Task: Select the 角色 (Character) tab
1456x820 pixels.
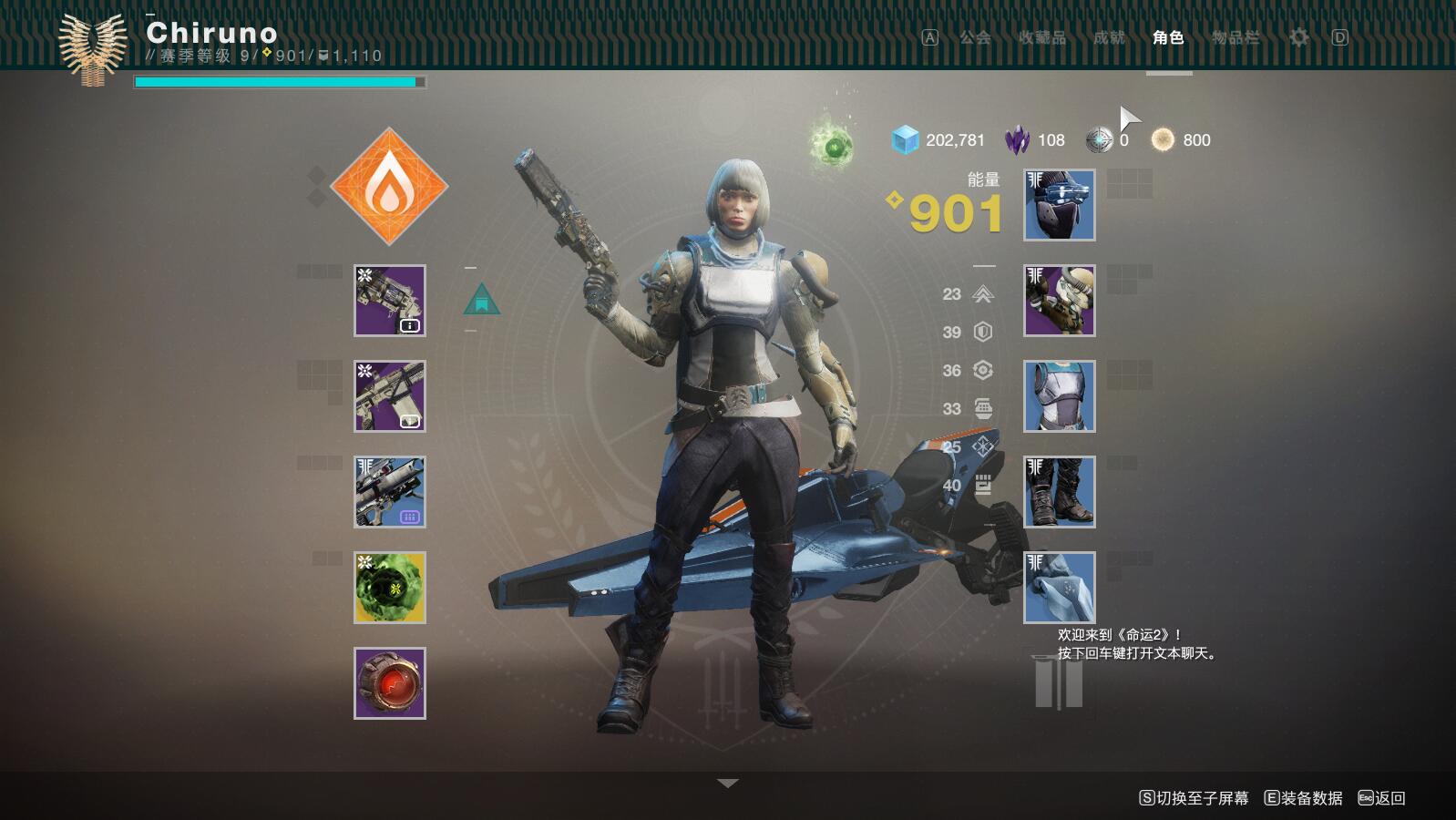Action: pos(1168,37)
